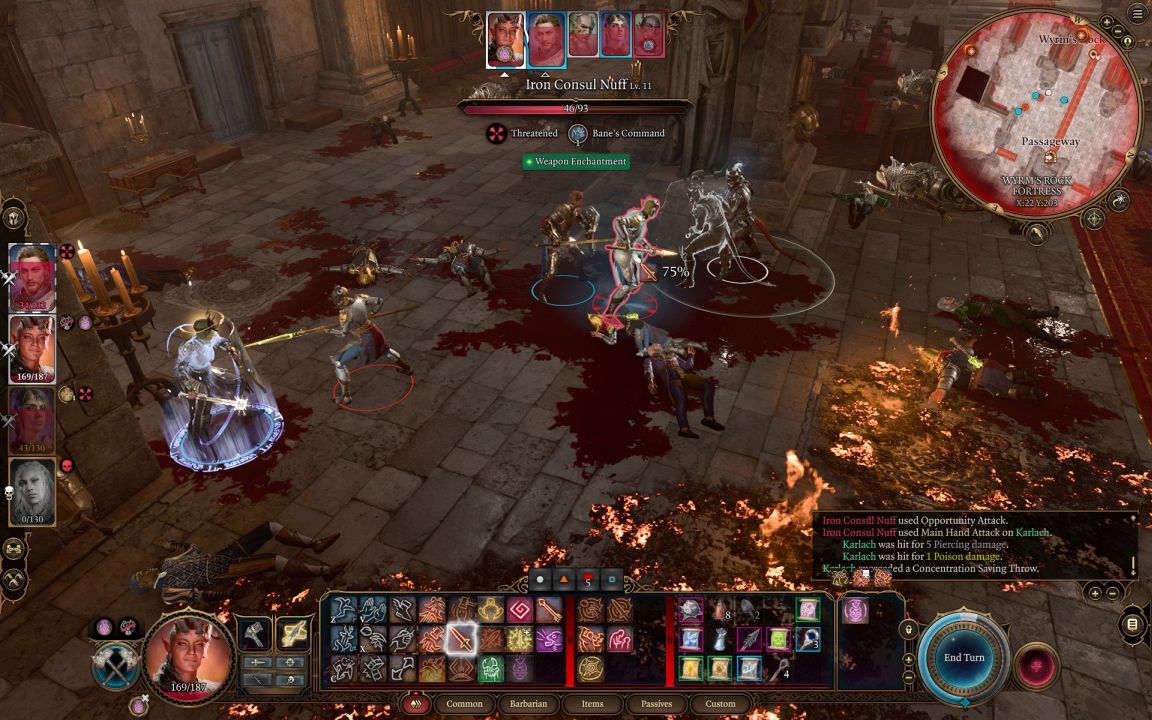Select the highlighted sword attack ability
Image resolution: width=1152 pixels, height=720 pixels.
click(x=461, y=638)
